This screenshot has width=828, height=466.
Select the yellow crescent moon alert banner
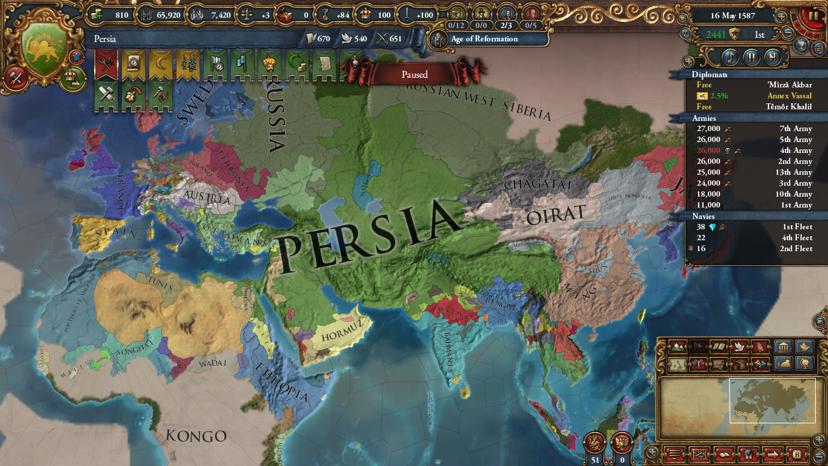[x=160, y=65]
